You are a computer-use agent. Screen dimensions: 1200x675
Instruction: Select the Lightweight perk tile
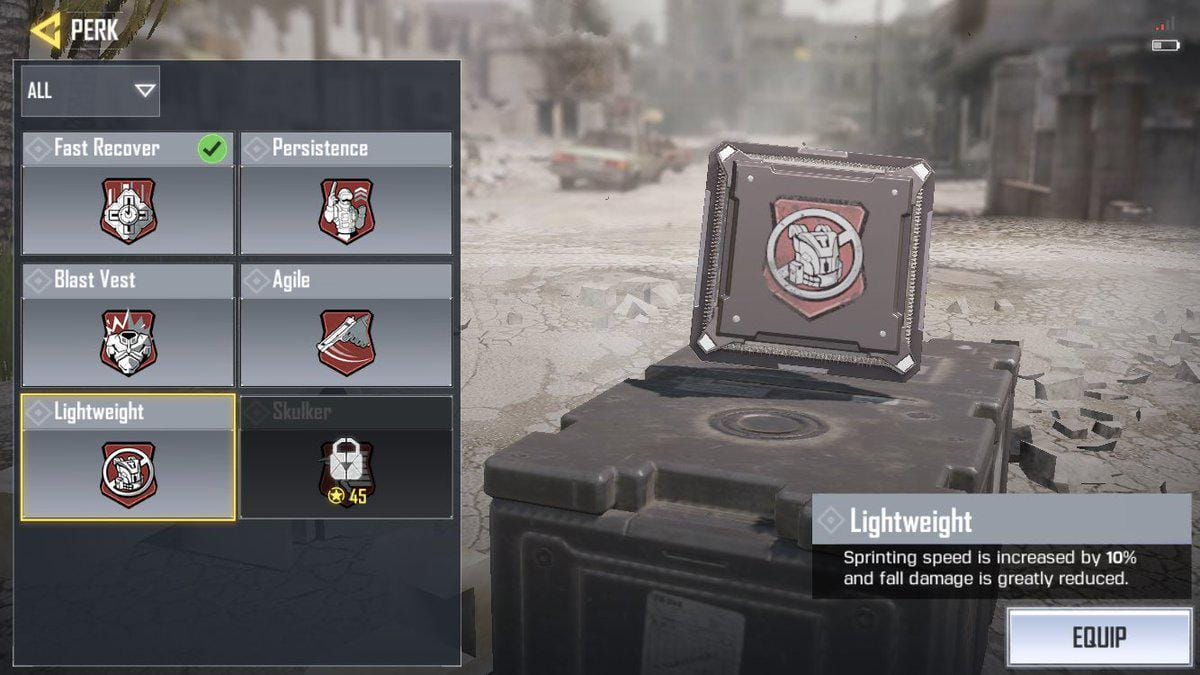click(128, 458)
